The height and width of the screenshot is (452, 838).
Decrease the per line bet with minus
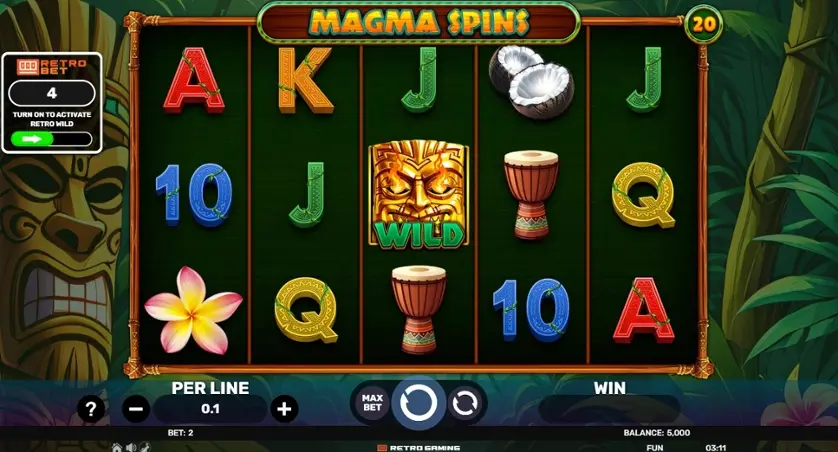pos(137,408)
